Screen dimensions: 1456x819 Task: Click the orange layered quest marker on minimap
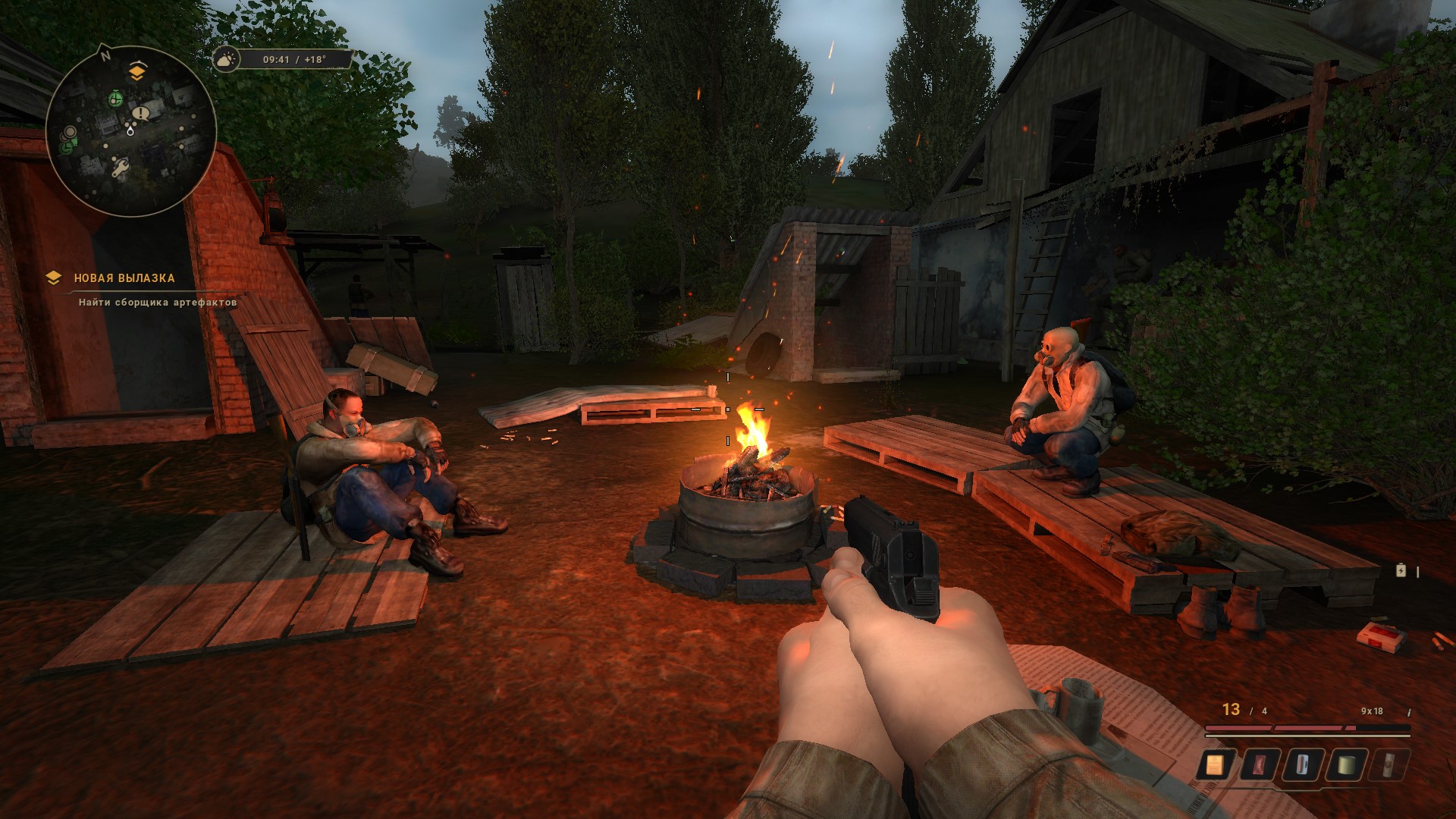[136, 72]
